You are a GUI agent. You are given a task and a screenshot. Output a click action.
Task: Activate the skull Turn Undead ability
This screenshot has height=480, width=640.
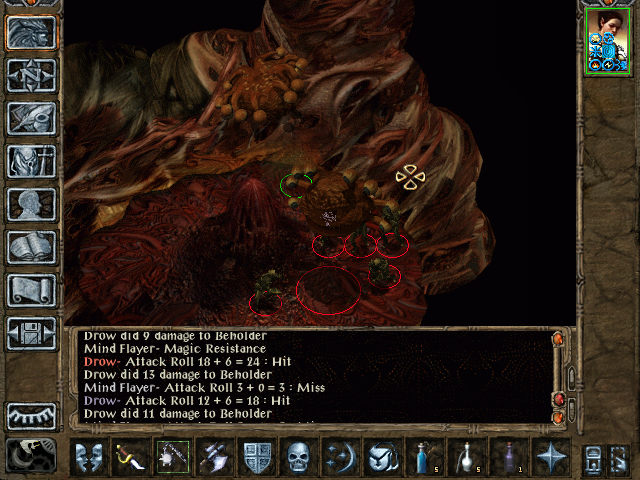point(299,457)
